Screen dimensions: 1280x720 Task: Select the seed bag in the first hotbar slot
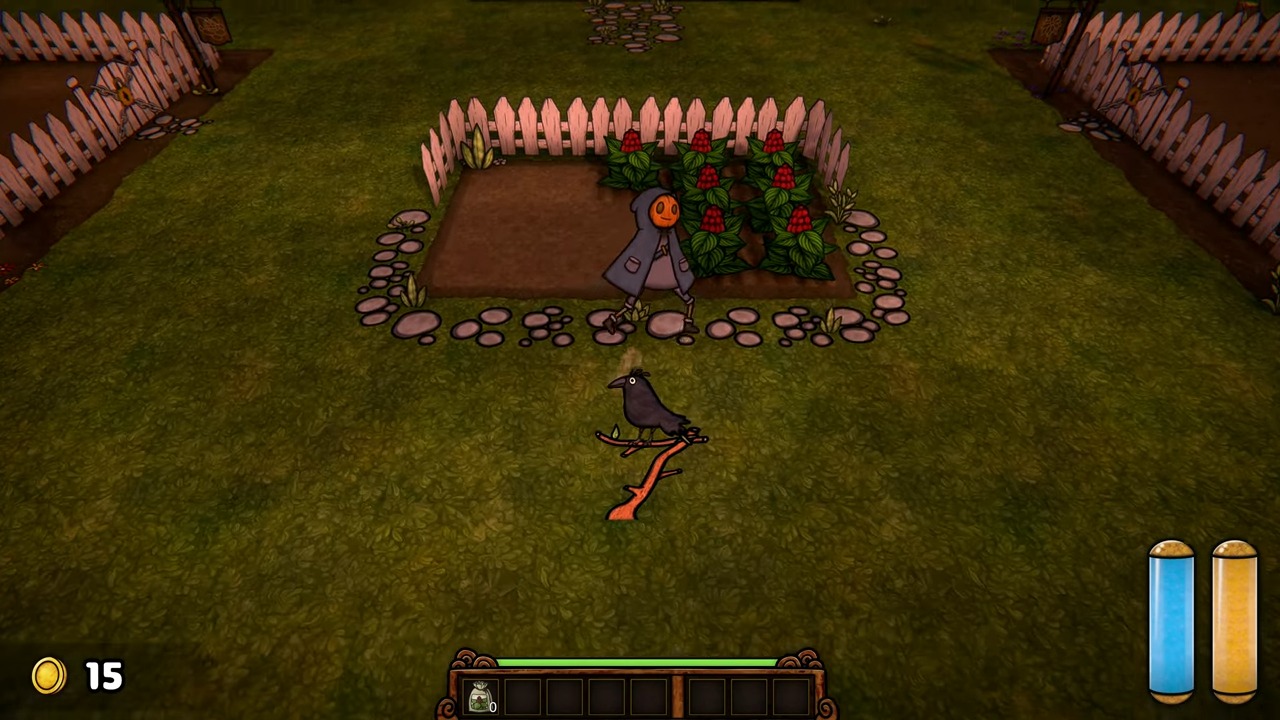pyautogui.click(x=482, y=695)
